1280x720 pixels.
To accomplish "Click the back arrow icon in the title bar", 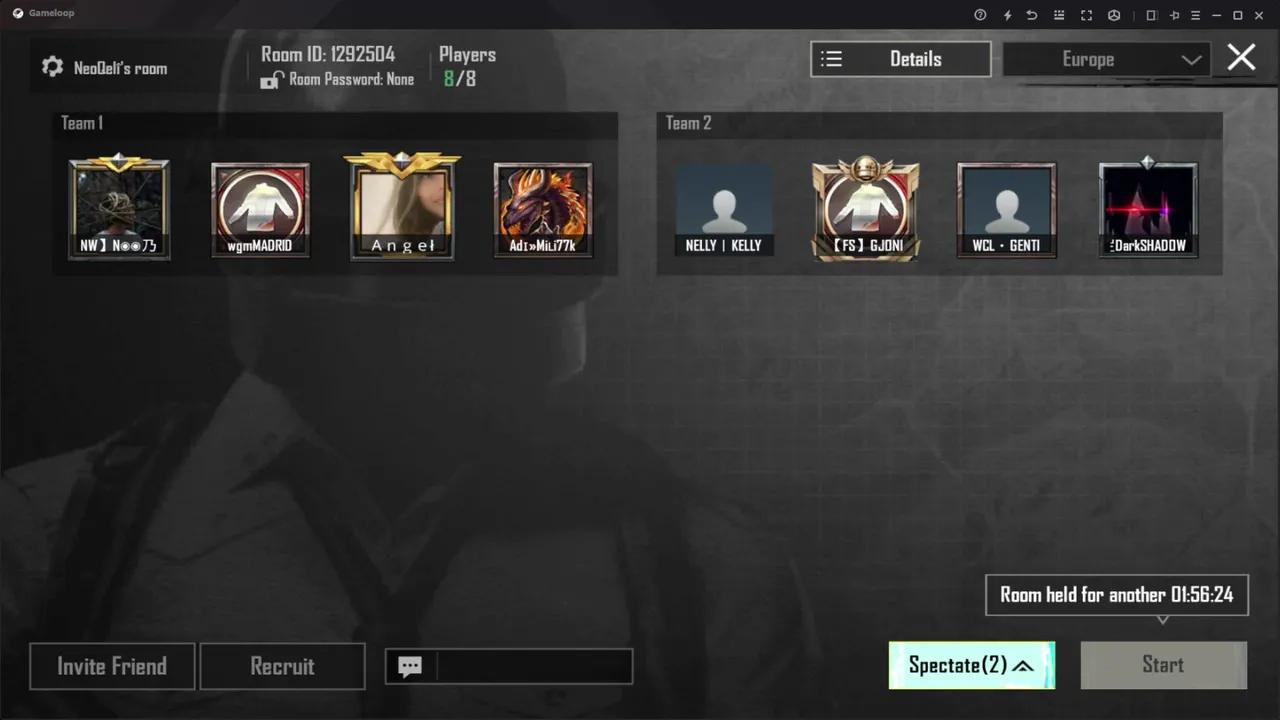I will [1032, 15].
